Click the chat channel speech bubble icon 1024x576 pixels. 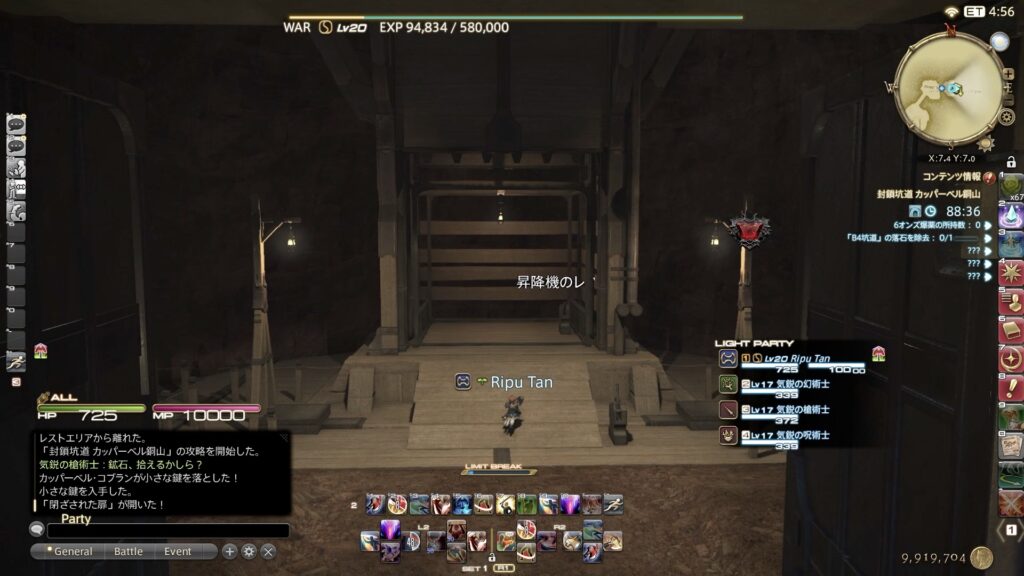pyautogui.click(x=37, y=530)
